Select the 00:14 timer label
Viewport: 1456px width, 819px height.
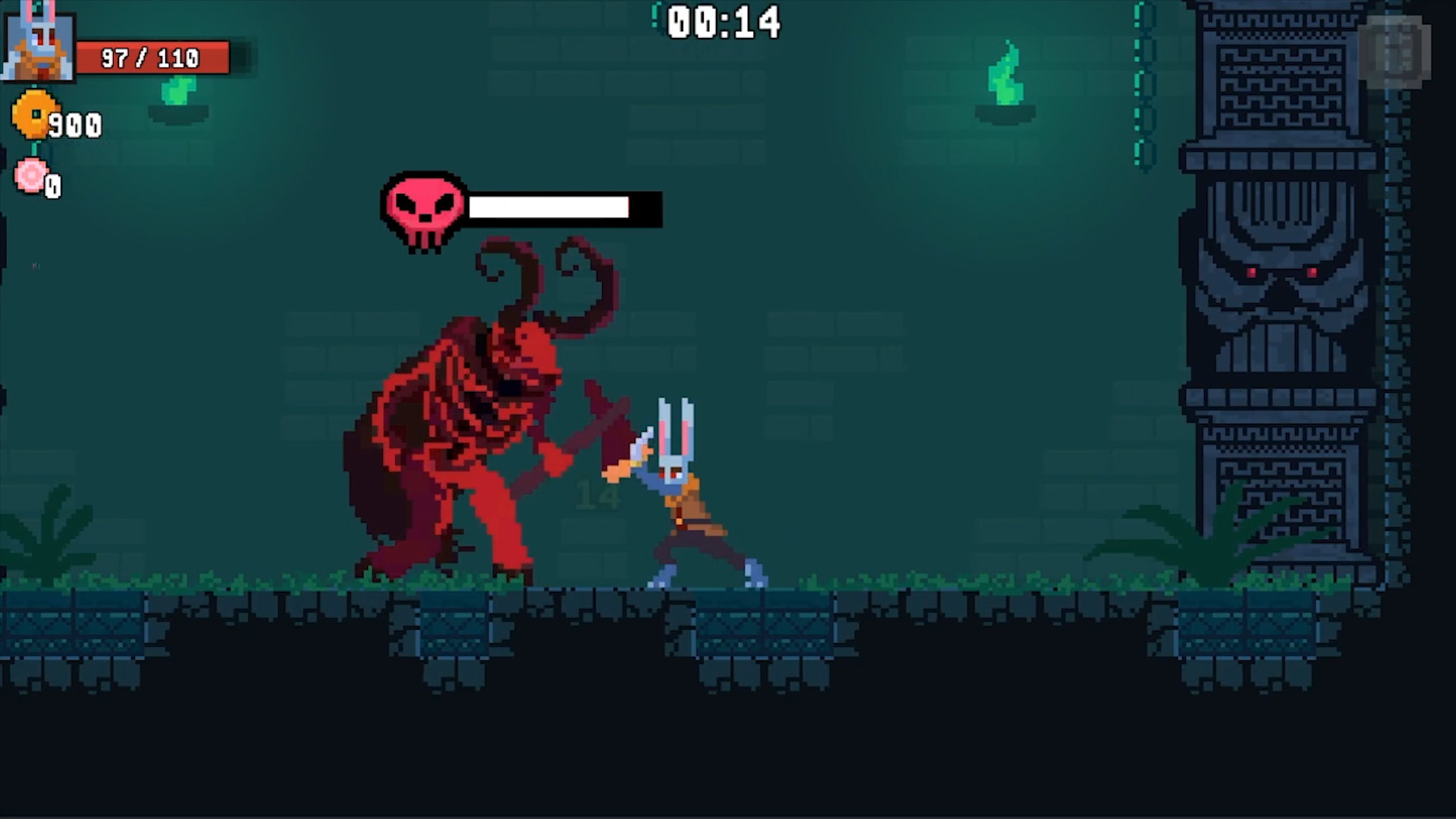tap(723, 23)
